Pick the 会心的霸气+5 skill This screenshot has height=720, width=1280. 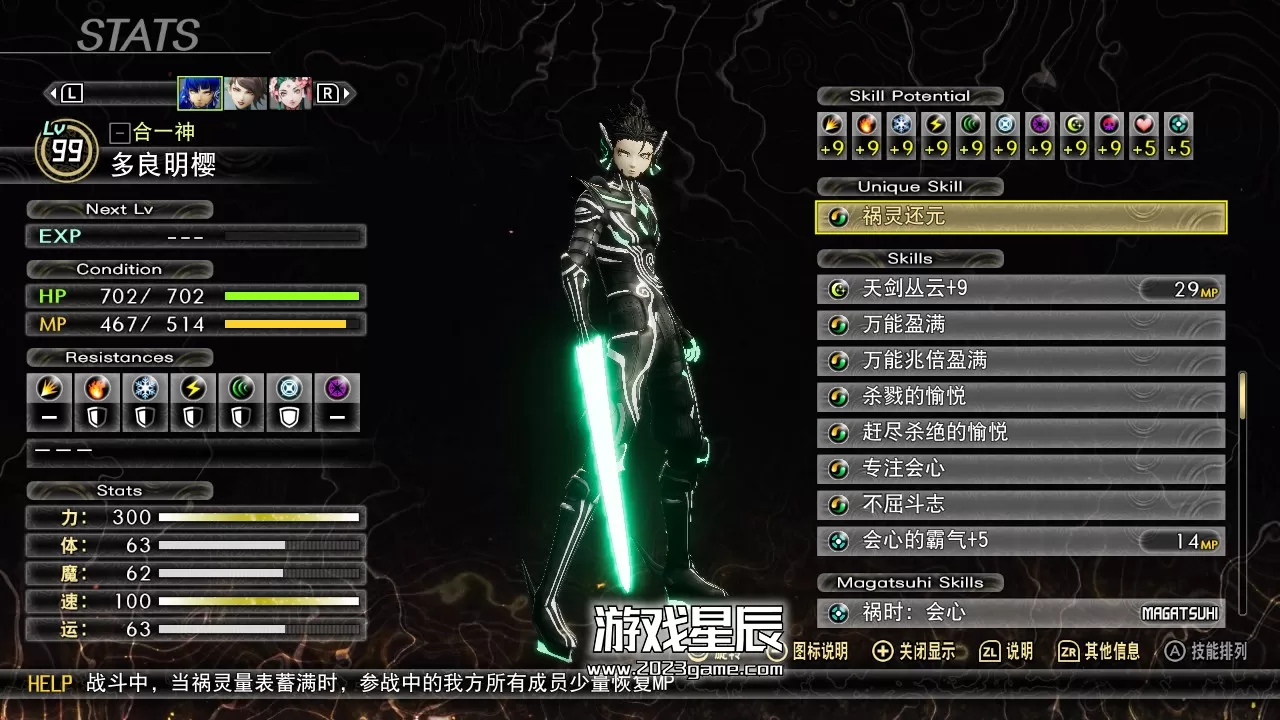[1020, 541]
